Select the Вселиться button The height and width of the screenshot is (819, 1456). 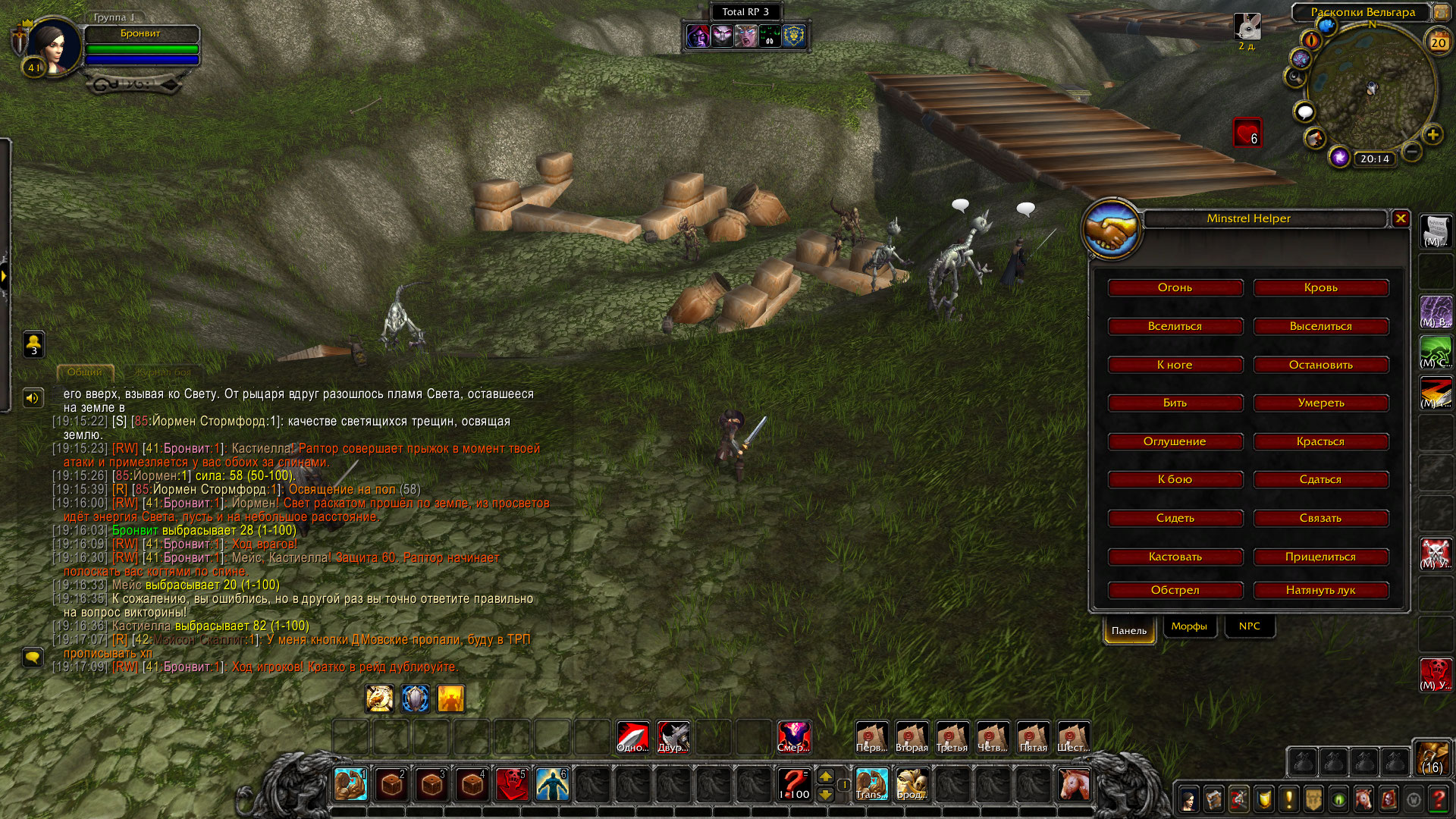(x=1175, y=326)
